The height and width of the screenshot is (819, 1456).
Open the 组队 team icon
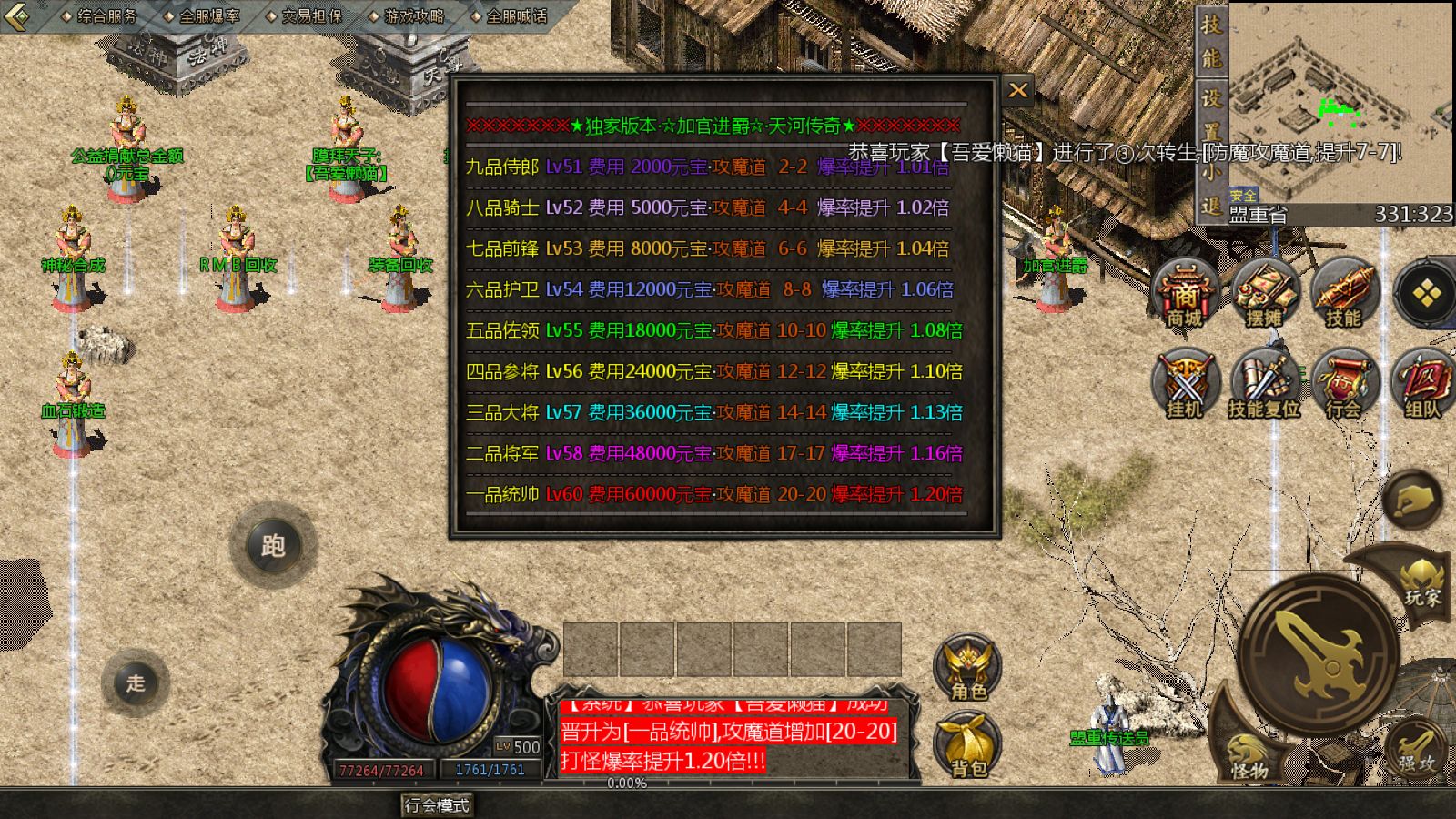pyautogui.click(x=1421, y=384)
